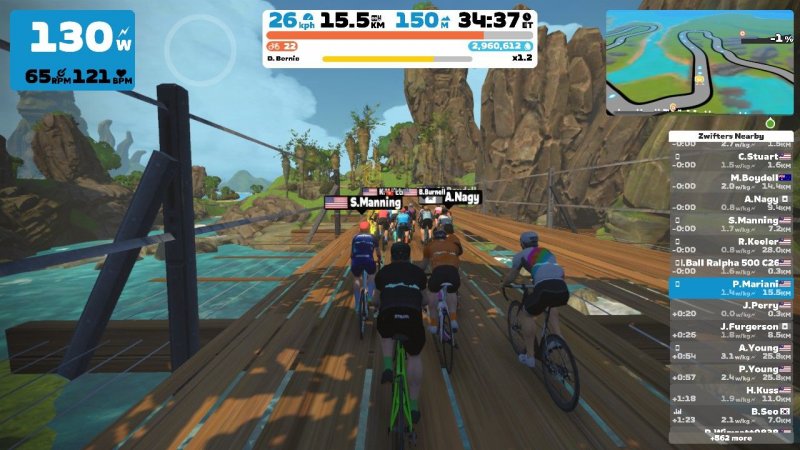Select the R.Keeler rider row
Viewport: 800px width, 450px height.
click(x=731, y=245)
